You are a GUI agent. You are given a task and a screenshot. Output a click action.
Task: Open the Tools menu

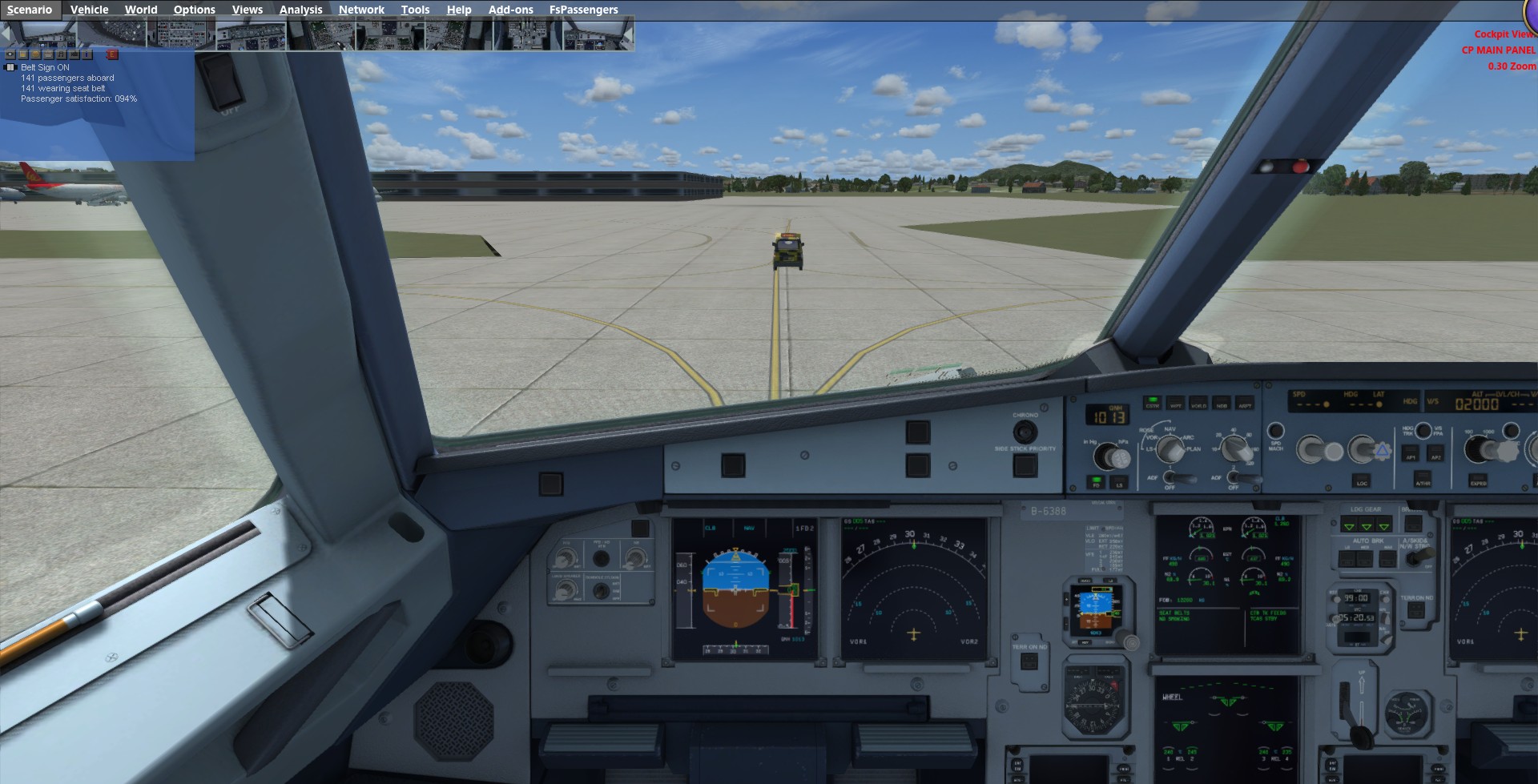click(415, 10)
